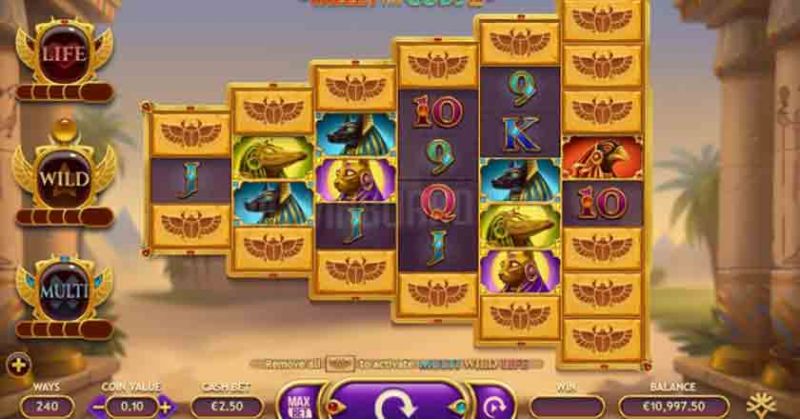Decrease the coin value with the minus button
This screenshot has height=420, width=800.
click(x=98, y=407)
